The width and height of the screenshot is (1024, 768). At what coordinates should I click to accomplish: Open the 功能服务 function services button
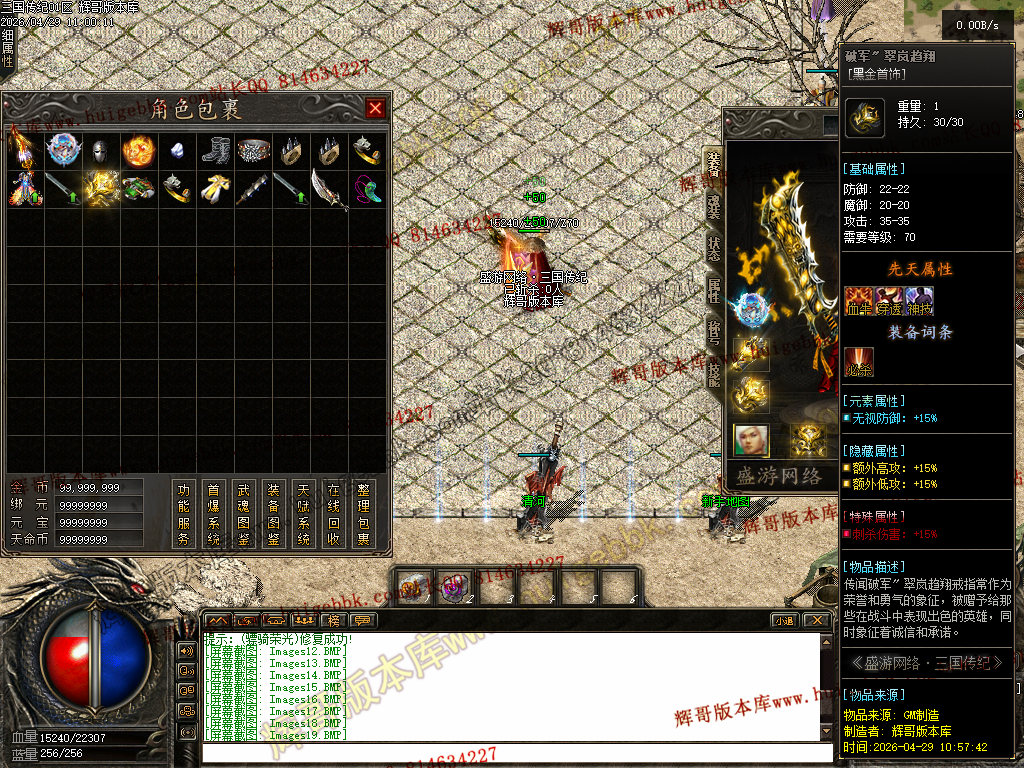[184, 515]
